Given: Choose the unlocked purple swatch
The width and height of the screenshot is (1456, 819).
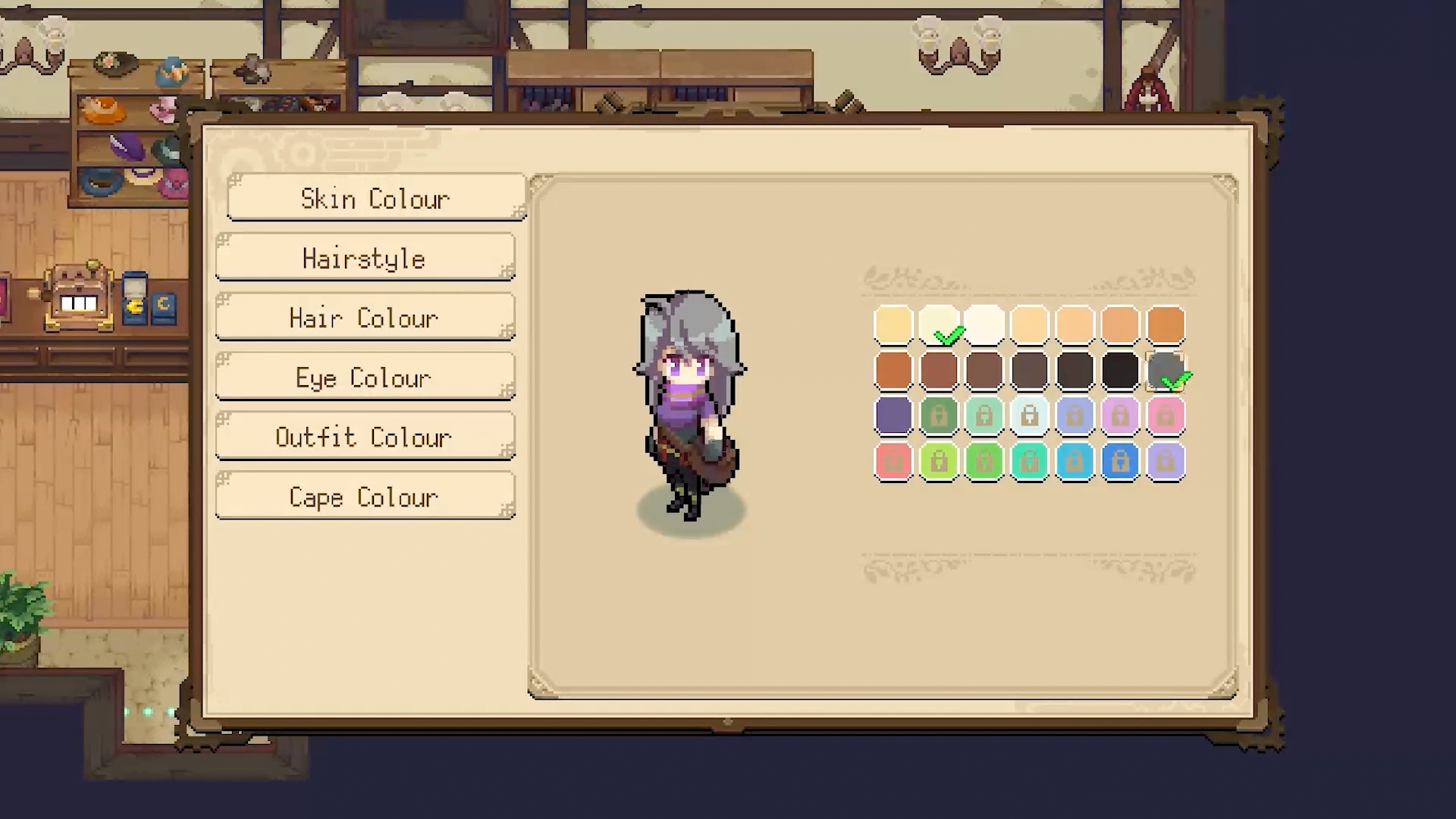Looking at the screenshot, I should (x=893, y=416).
